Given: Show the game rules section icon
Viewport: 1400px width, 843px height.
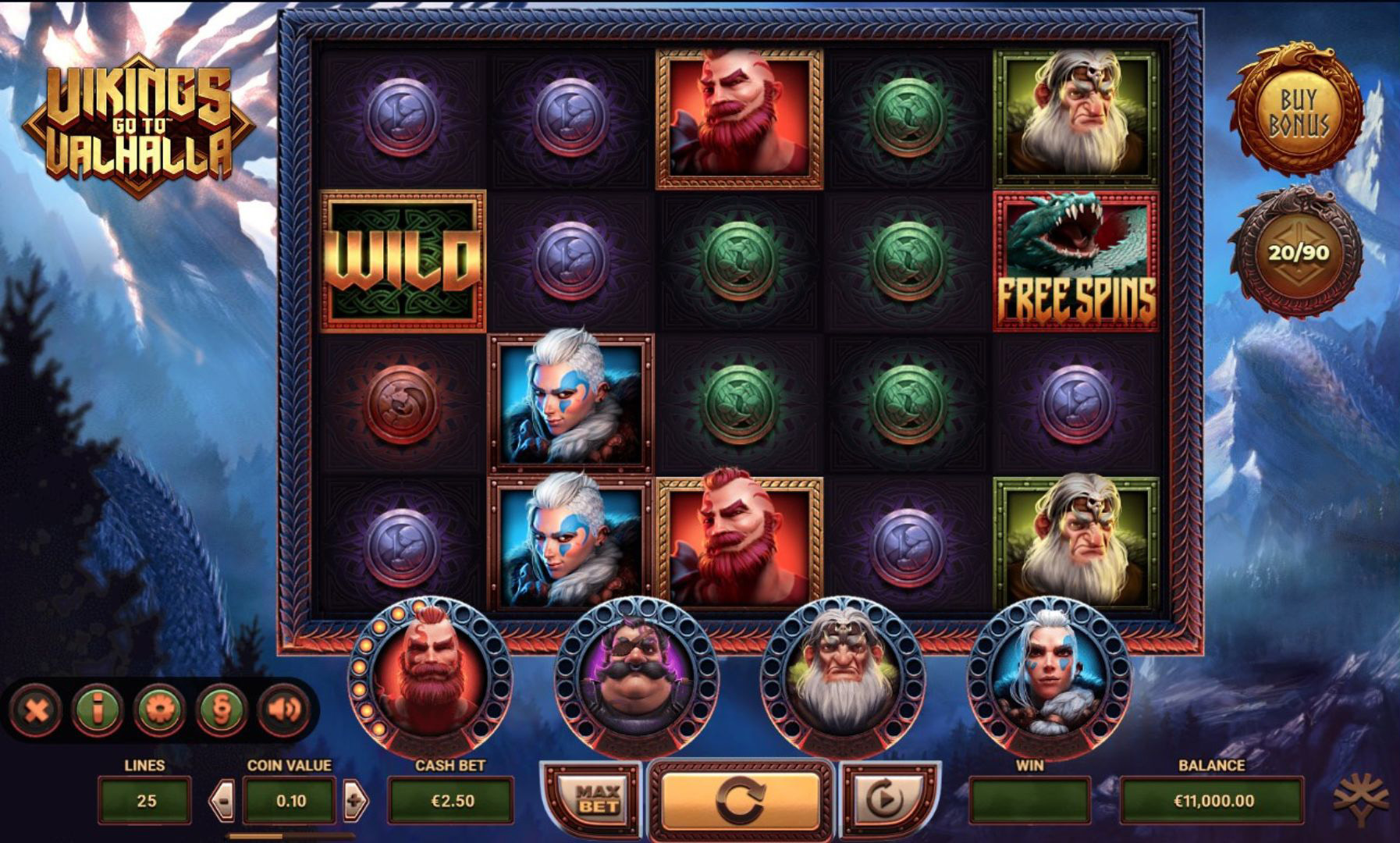Looking at the screenshot, I should [x=221, y=710].
